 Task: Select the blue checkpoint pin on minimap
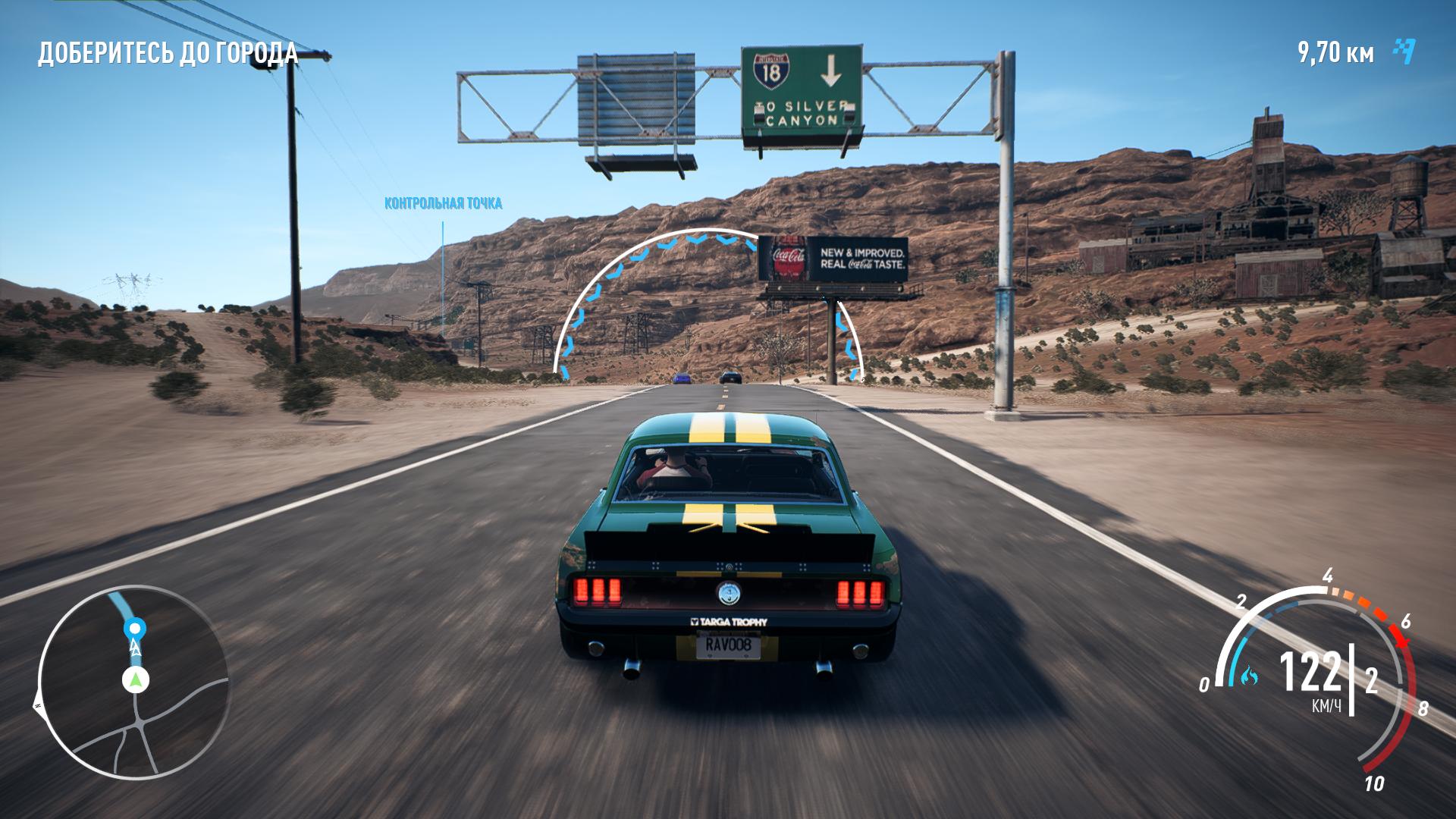pos(135,629)
